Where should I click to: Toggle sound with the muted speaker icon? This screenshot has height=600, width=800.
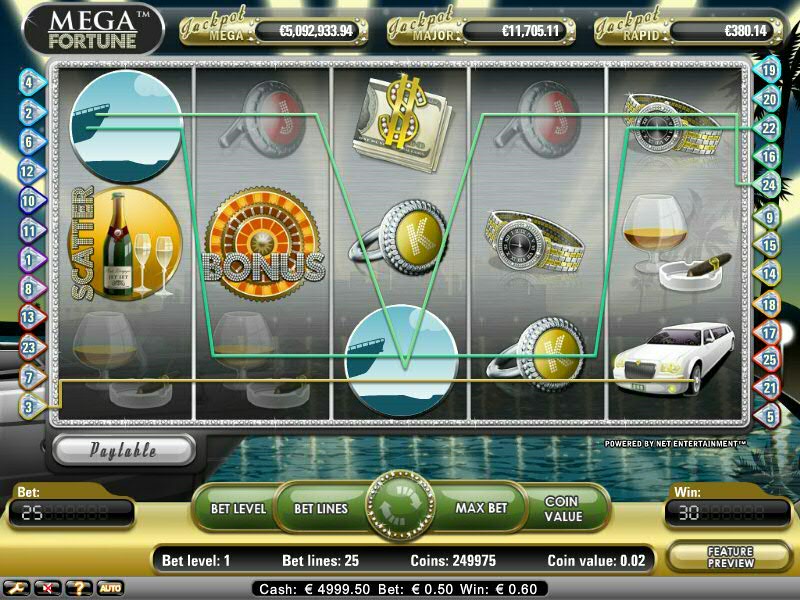point(47,587)
